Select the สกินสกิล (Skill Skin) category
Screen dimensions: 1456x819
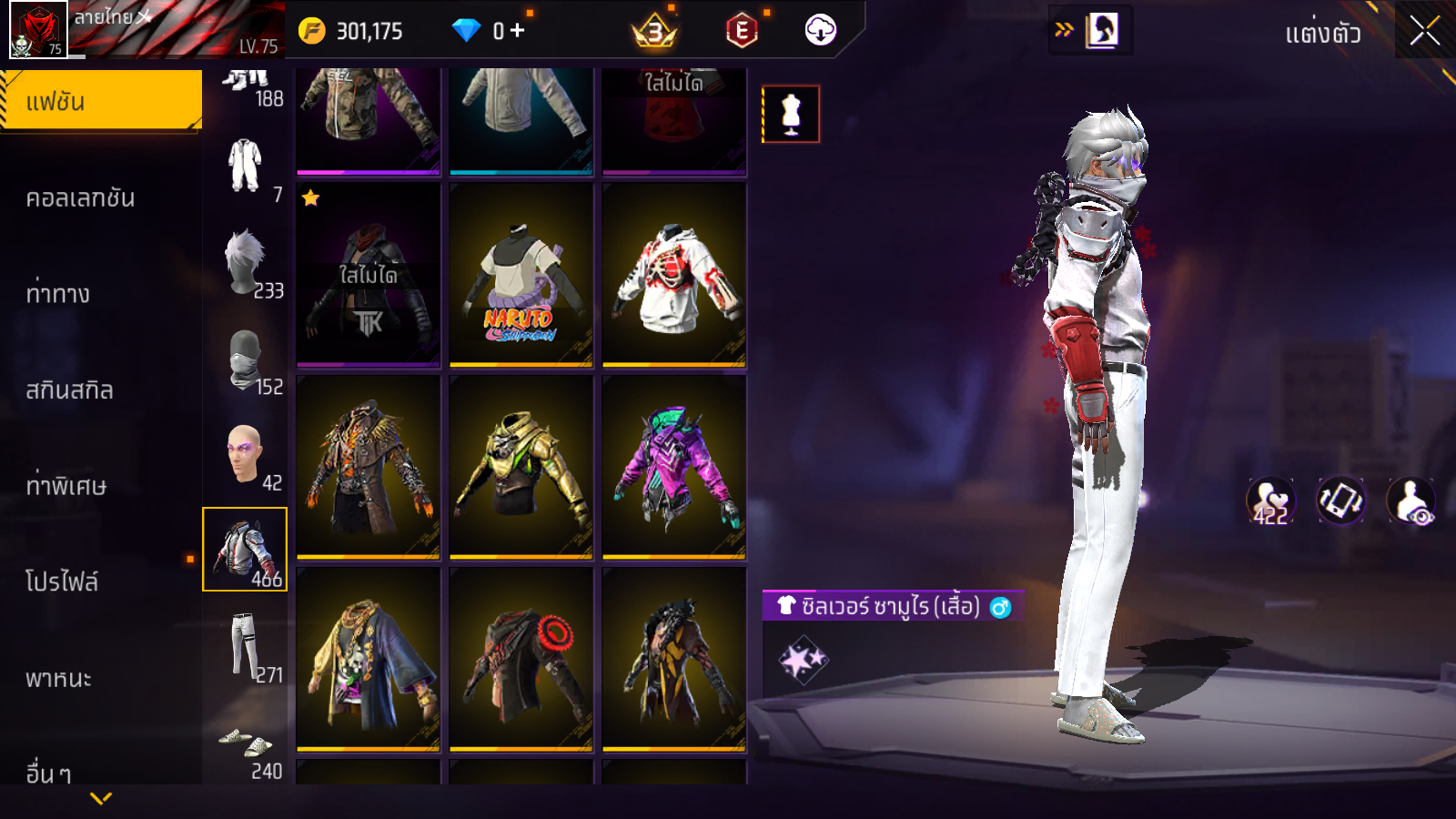pyautogui.click(x=69, y=389)
